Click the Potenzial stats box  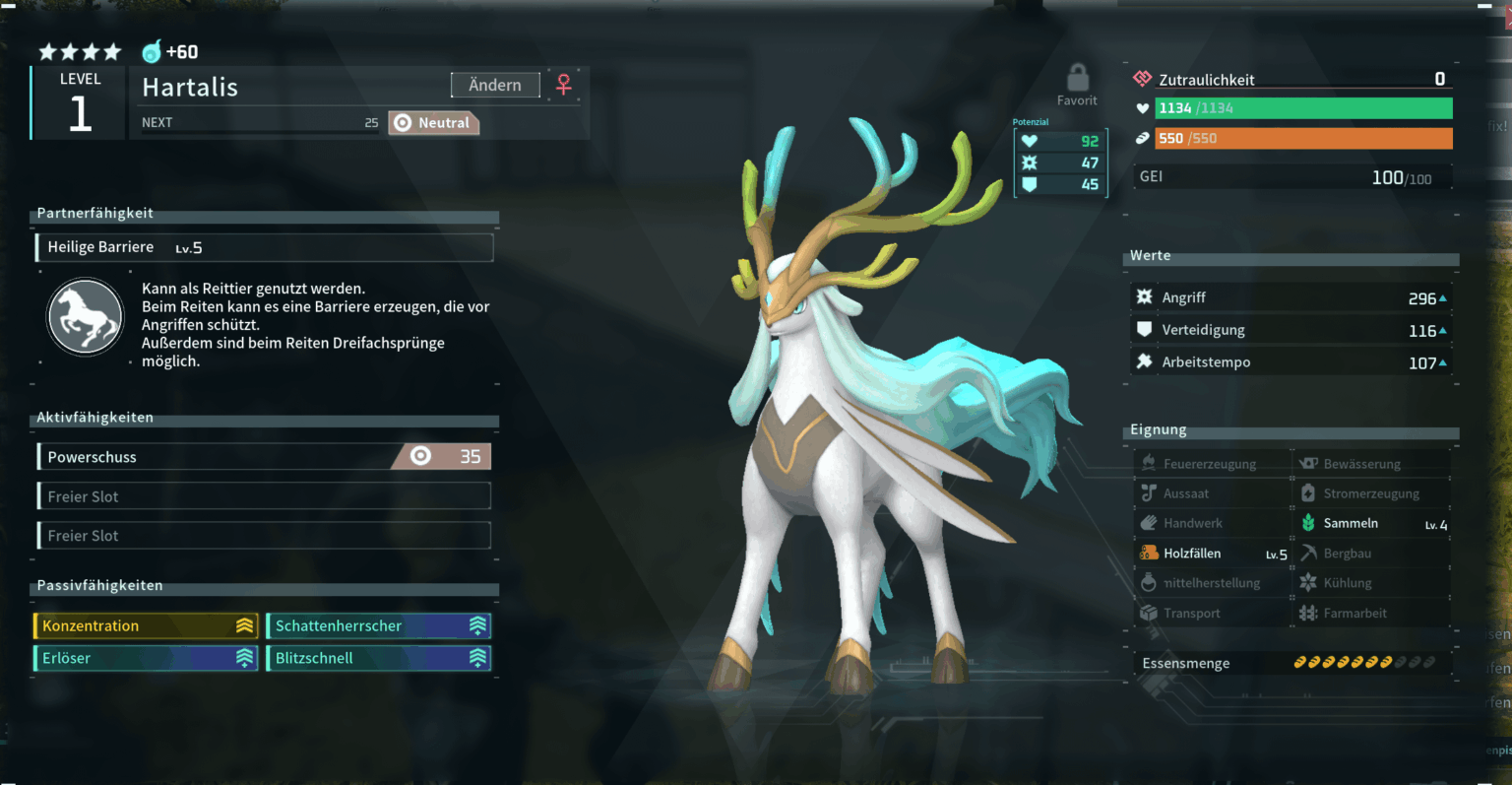(1061, 163)
